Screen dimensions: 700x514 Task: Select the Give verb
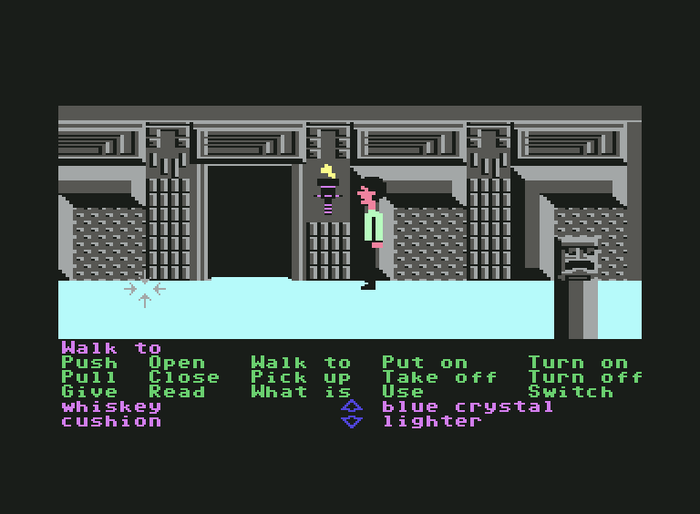tap(89, 392)
